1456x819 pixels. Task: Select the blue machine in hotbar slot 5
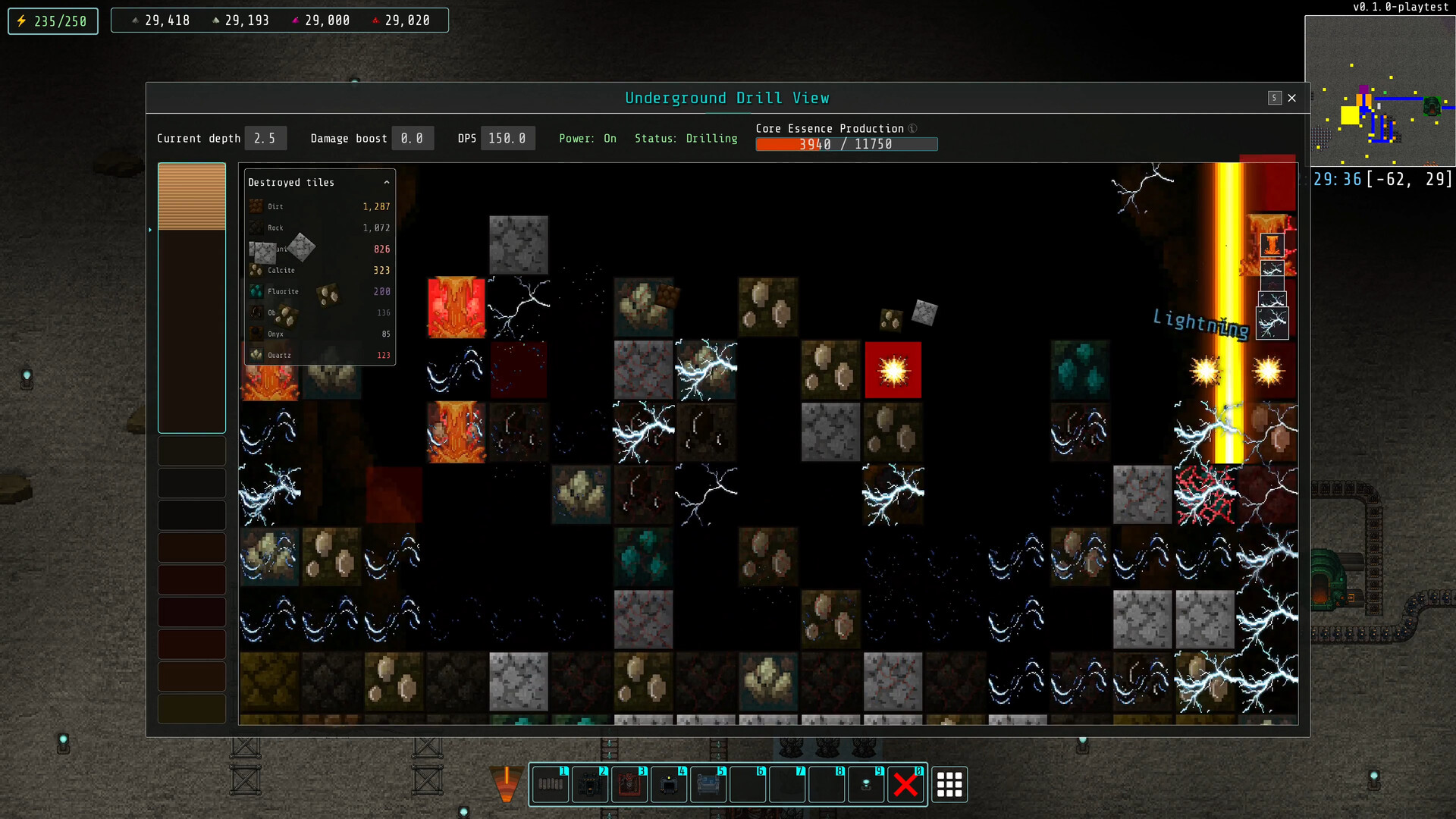click(x=709, y=785)
